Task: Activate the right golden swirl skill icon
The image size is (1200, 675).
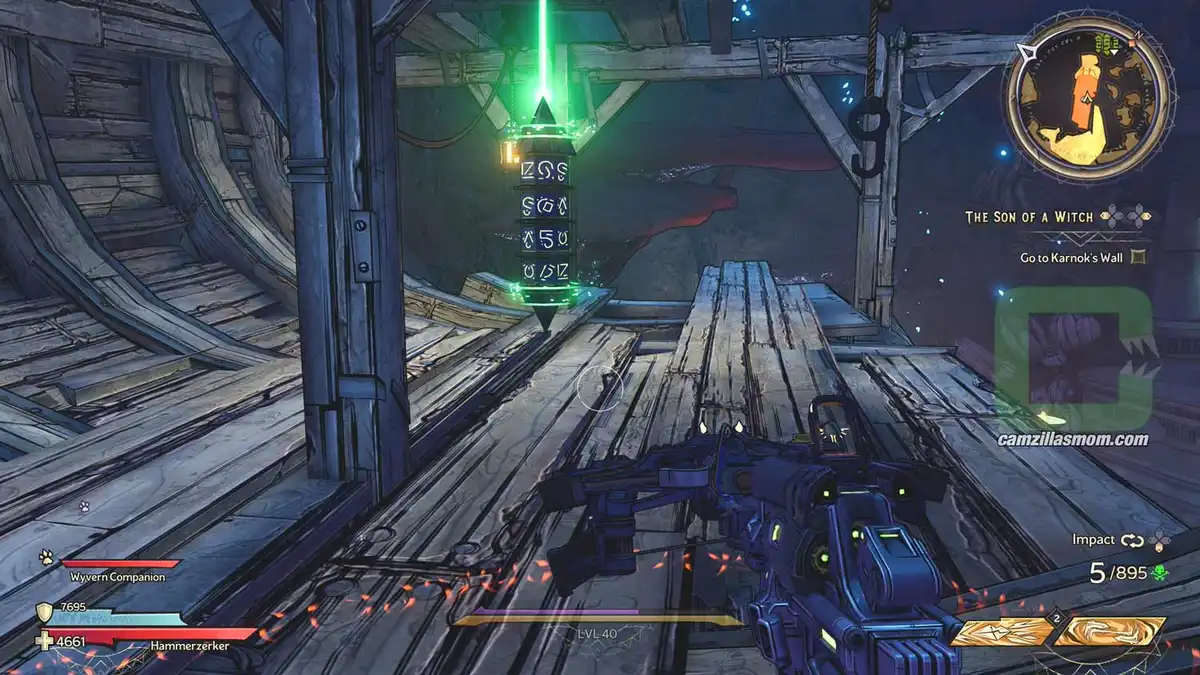Action: click(x=1110, y=632)
